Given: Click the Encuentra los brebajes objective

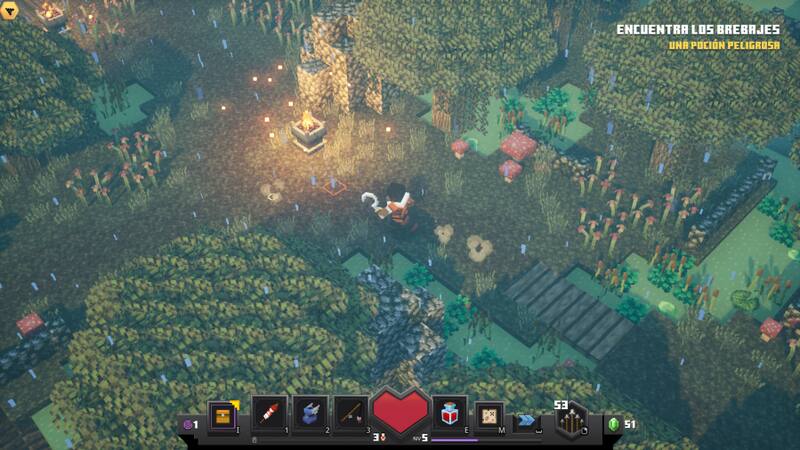Looking at the screenshot, I should point(700,30).
